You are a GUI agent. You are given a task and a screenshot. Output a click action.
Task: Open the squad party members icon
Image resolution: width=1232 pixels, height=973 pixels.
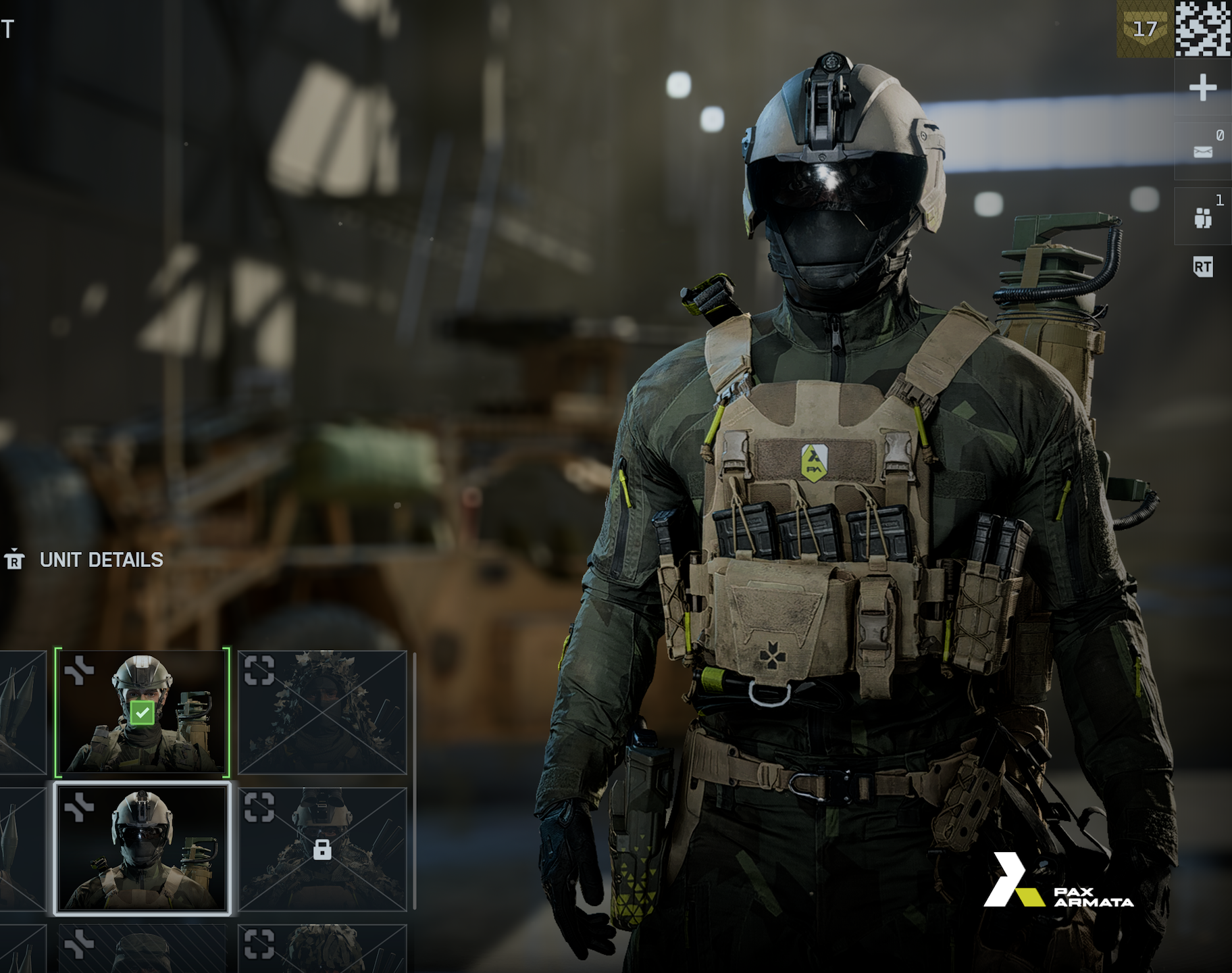pyautogui.click(x=1202, y=218)
